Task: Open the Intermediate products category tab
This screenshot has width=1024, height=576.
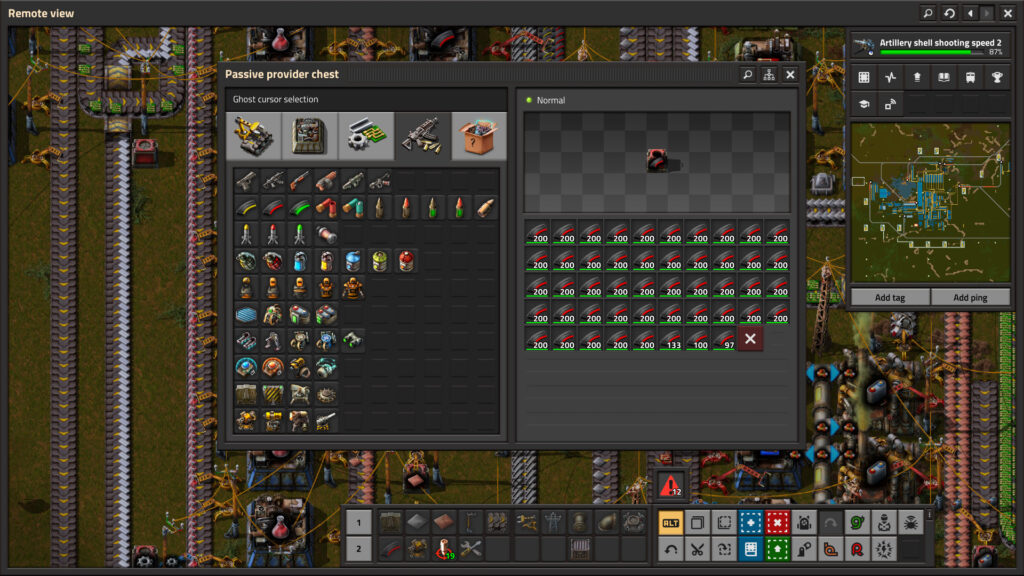Action: point(366,136)
